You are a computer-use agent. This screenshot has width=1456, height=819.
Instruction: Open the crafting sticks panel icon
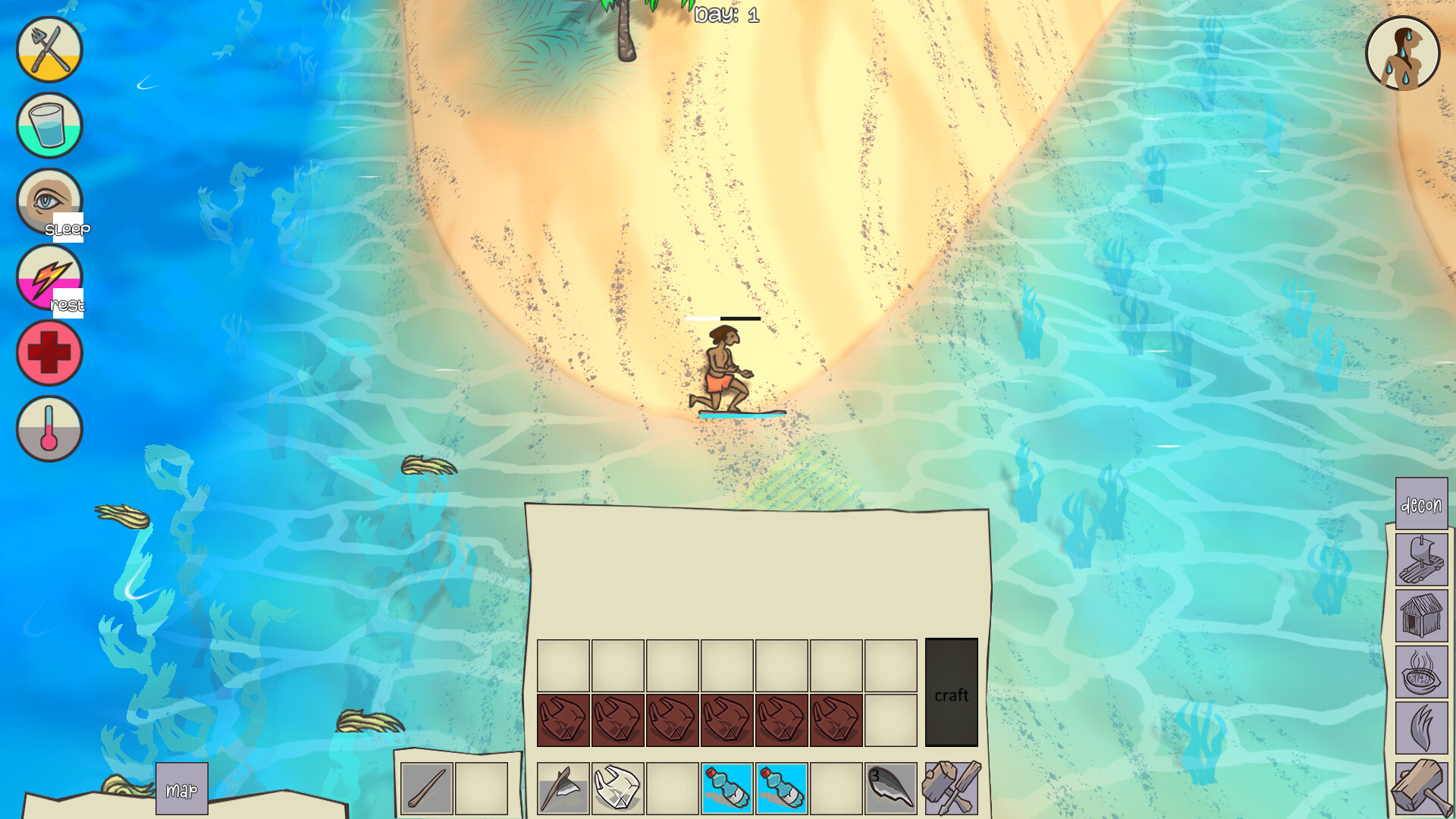tap(952, 786)
